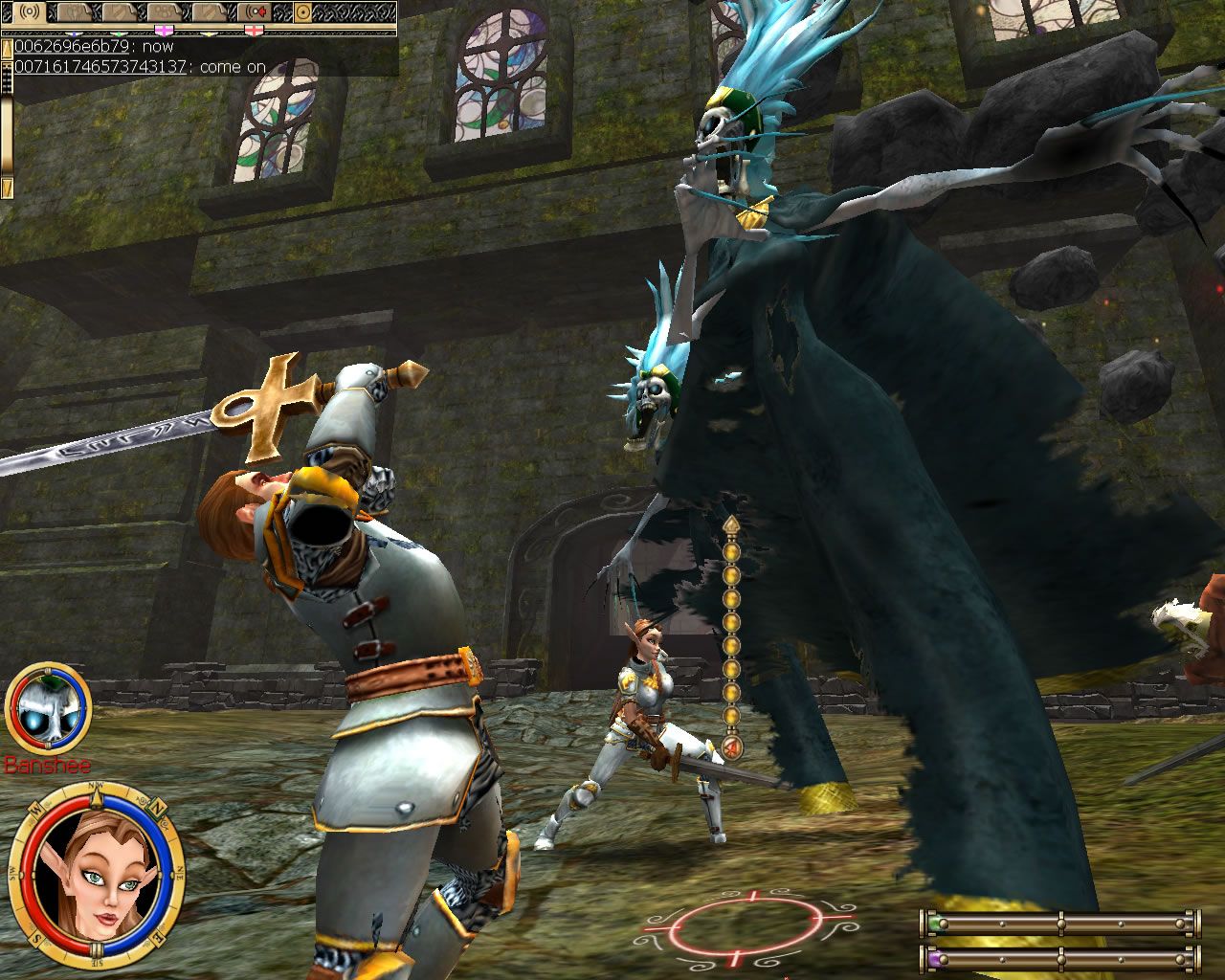
Task: Select the Banshee target portrait
Action: [x=48, y=710]
